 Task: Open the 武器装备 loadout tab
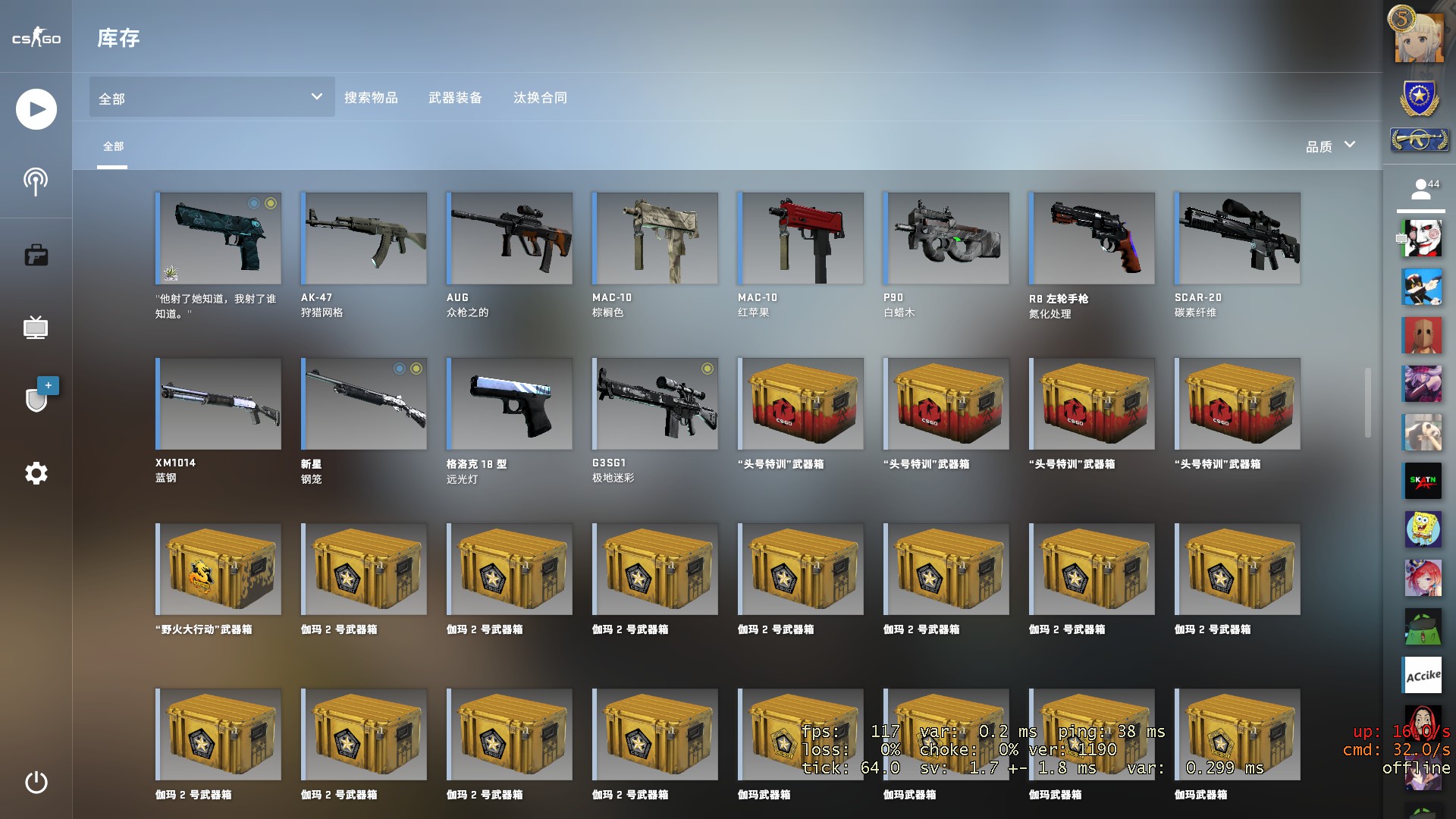tap(455, 98)
